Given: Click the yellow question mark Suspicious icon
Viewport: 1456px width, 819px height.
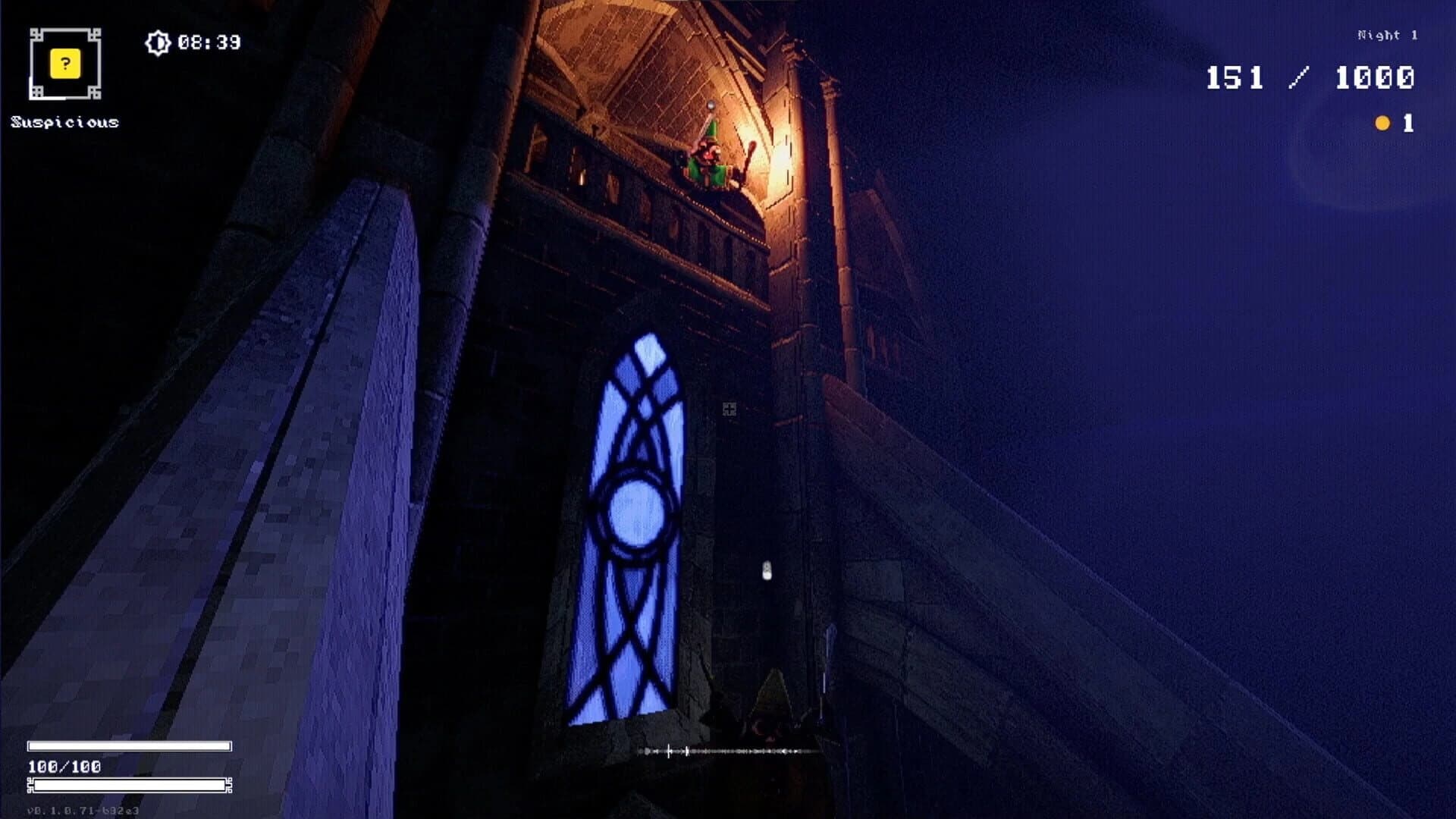Looking at the screenshot, I should tap(64, 65).
